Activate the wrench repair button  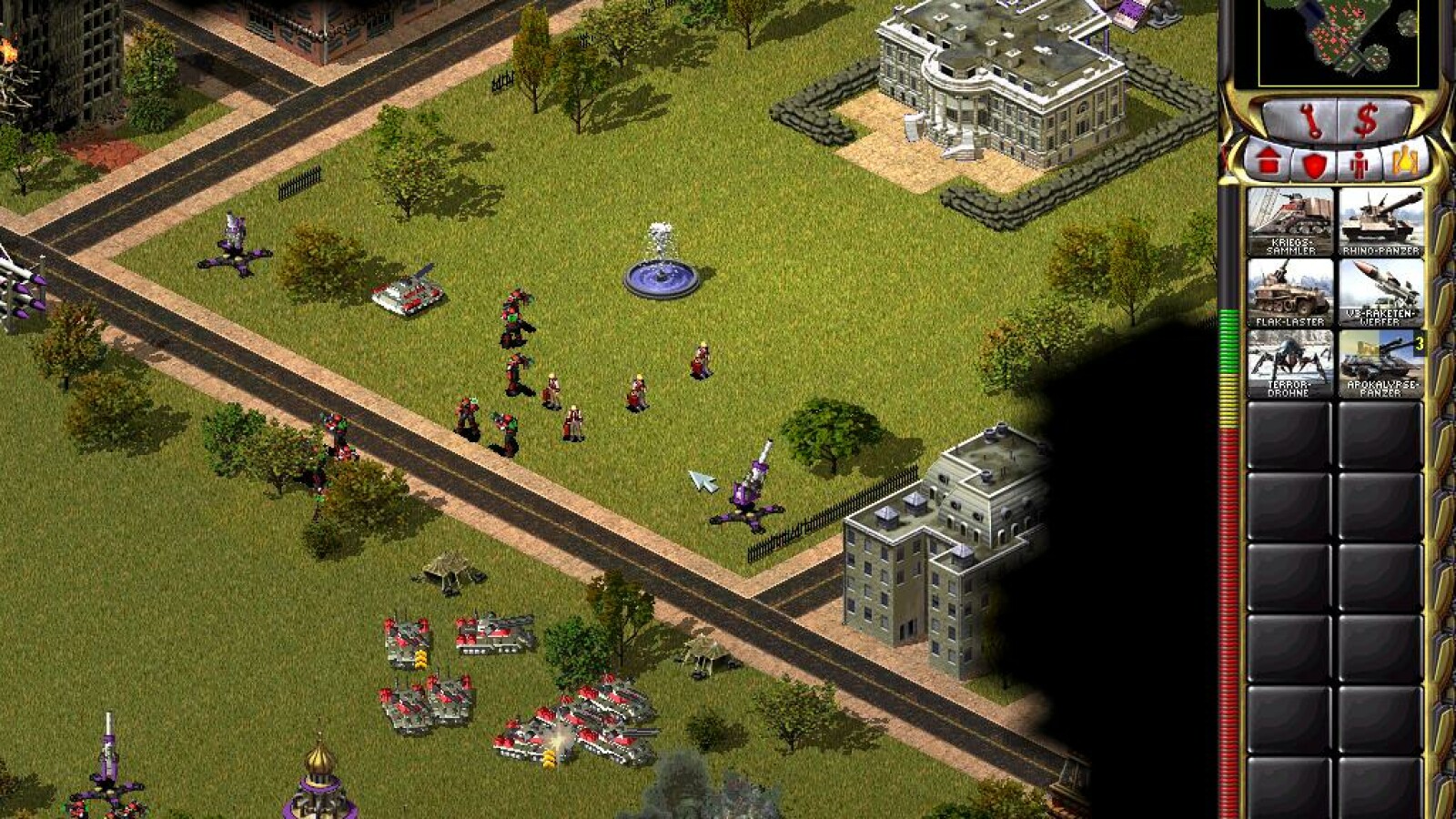(1309, 122)
